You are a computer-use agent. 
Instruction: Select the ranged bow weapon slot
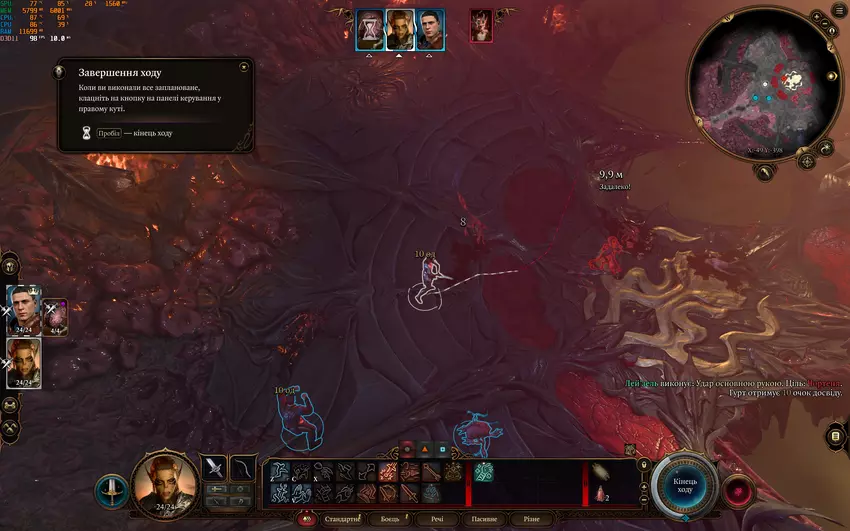[241, 467]
